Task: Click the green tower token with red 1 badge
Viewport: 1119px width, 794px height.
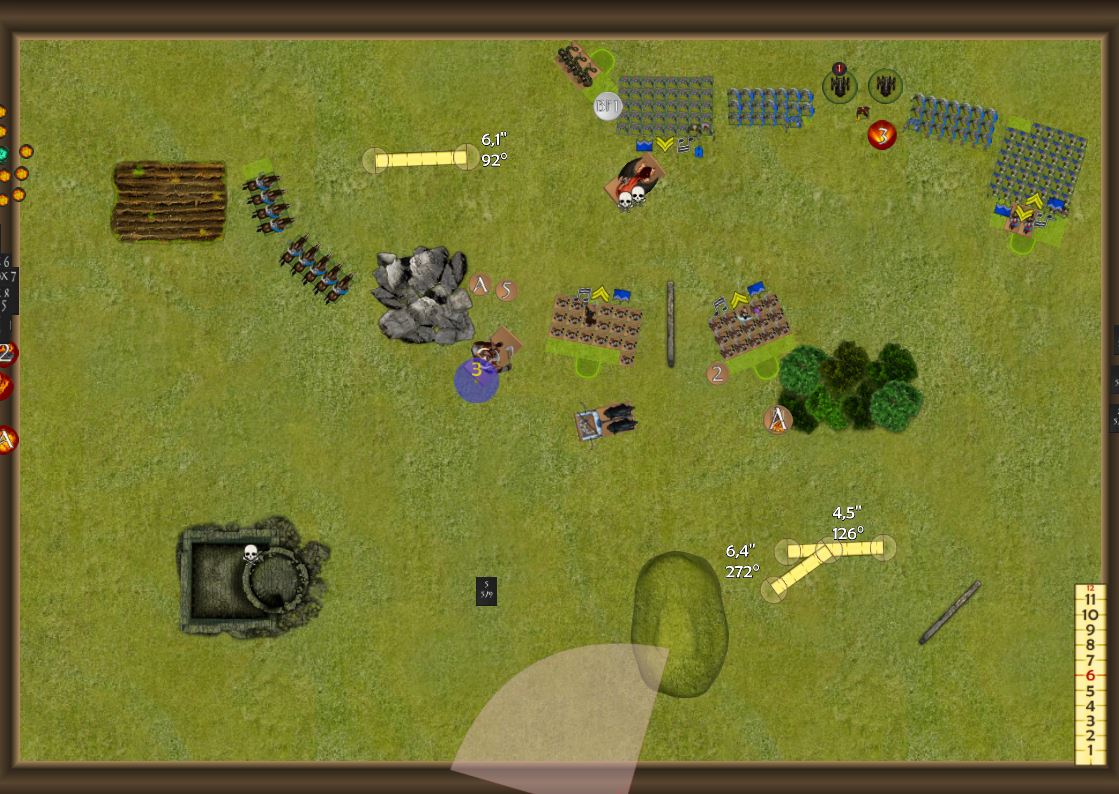Action: 840,85
